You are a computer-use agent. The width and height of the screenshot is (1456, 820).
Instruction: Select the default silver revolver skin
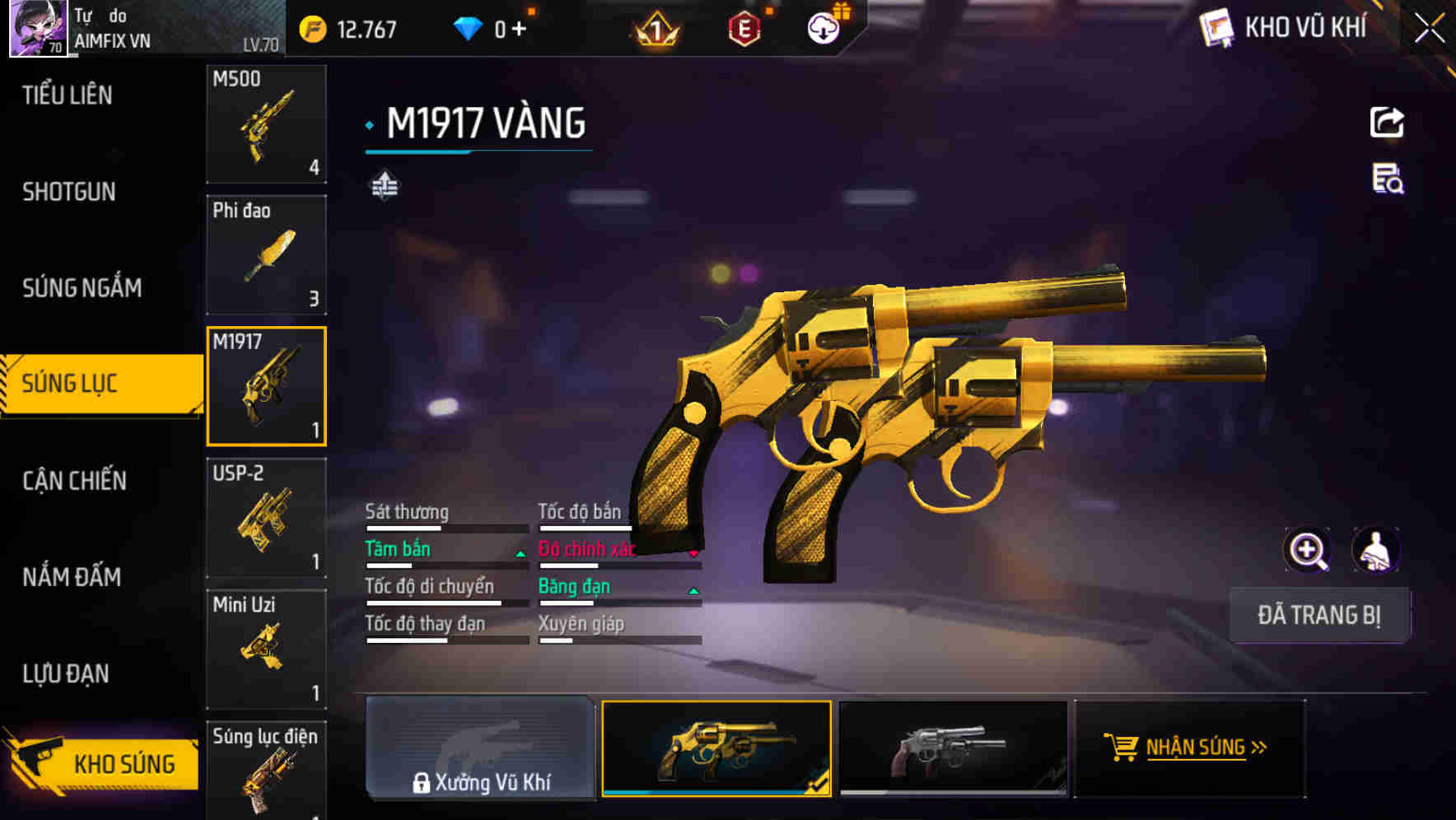952,748
